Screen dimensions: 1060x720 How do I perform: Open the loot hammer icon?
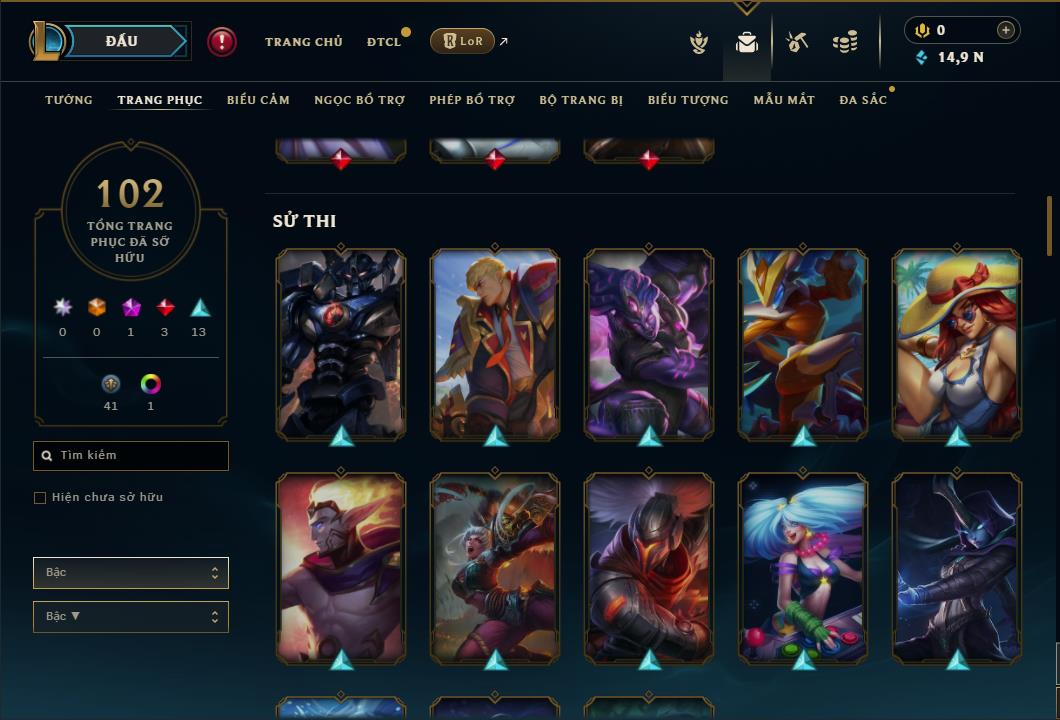click(797, 42)
